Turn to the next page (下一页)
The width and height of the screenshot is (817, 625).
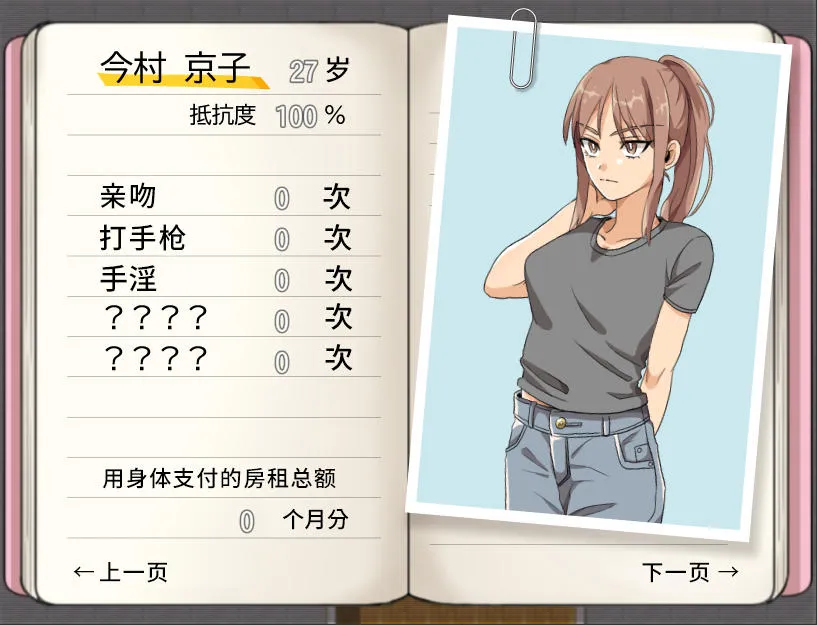click(690, 572)
